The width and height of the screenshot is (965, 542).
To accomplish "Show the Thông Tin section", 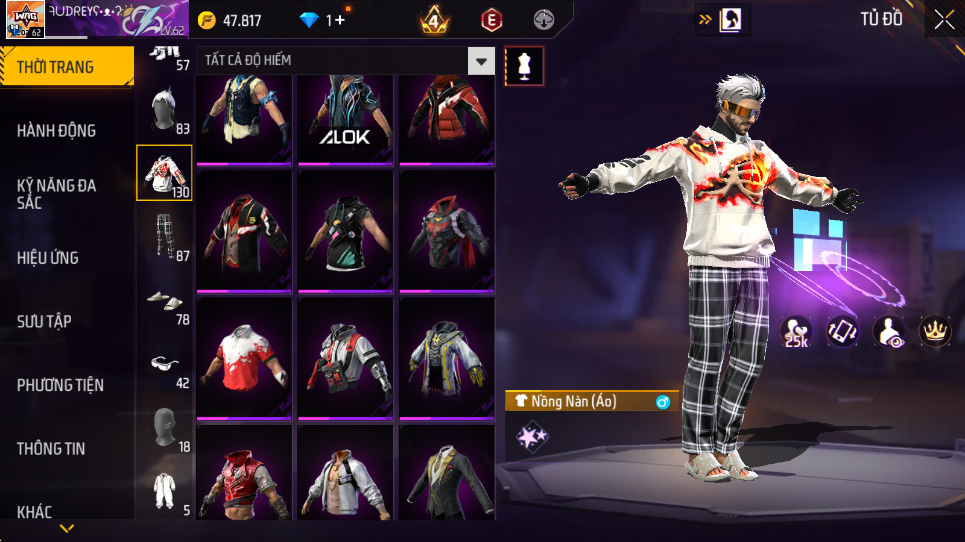I will [x=51, y=448].
